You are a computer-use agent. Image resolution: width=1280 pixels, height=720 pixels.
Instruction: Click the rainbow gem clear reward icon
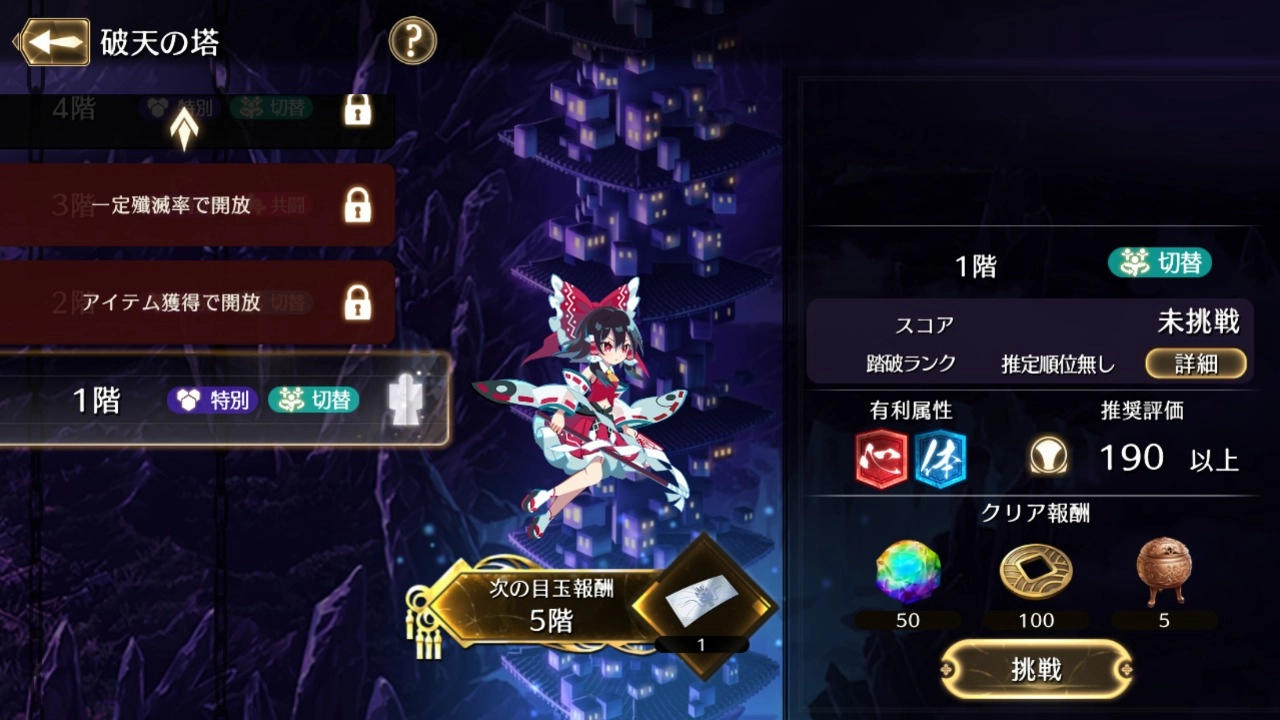coord(906,570)
